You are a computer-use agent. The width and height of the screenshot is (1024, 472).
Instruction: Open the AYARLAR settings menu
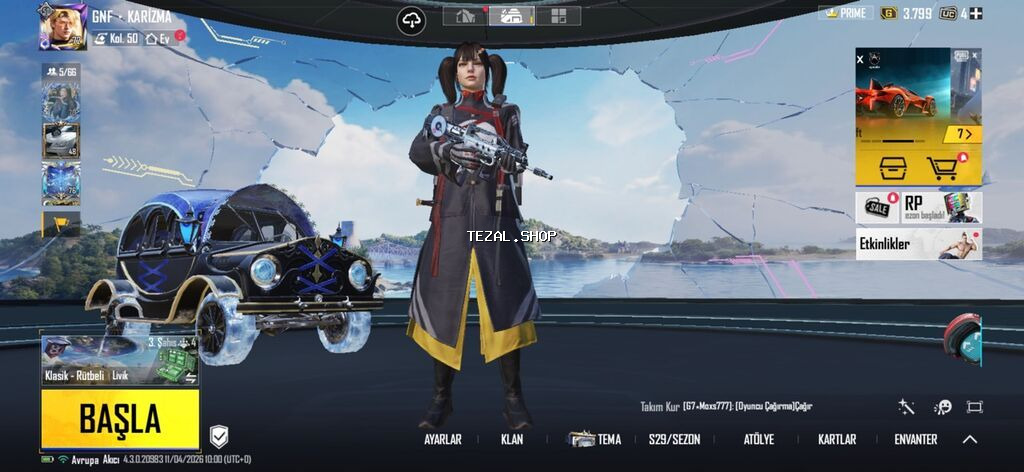(443, 439)
